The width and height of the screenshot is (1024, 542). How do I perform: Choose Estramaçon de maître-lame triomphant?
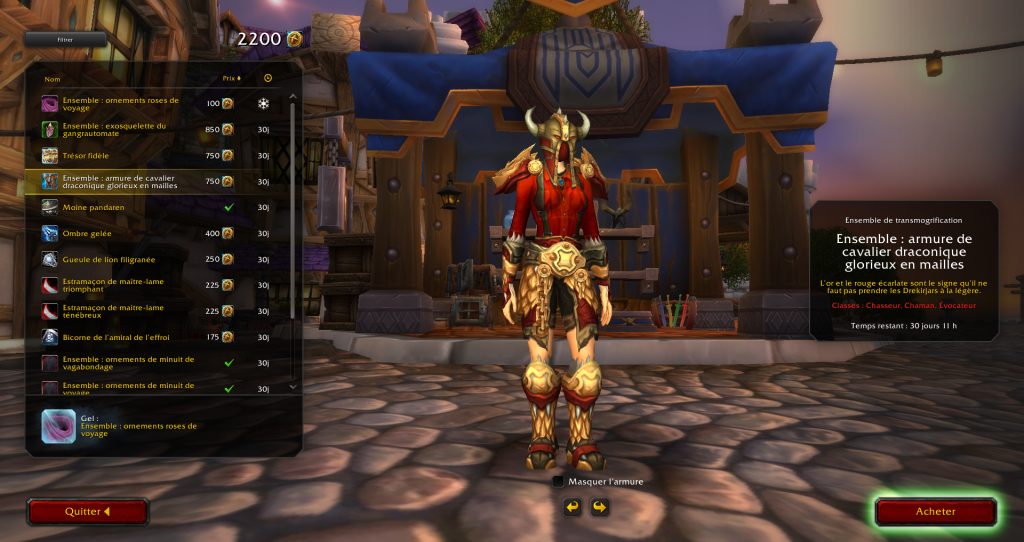point(140,285)
